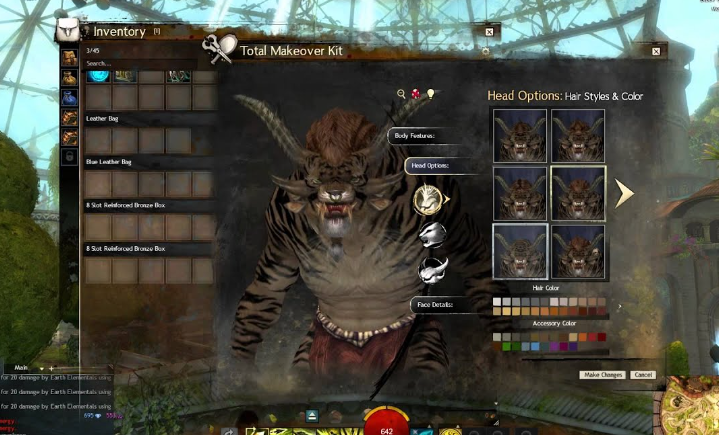Select the horn options head icon
This screenshot has width=719, height=435.
(x=432, y=267)
